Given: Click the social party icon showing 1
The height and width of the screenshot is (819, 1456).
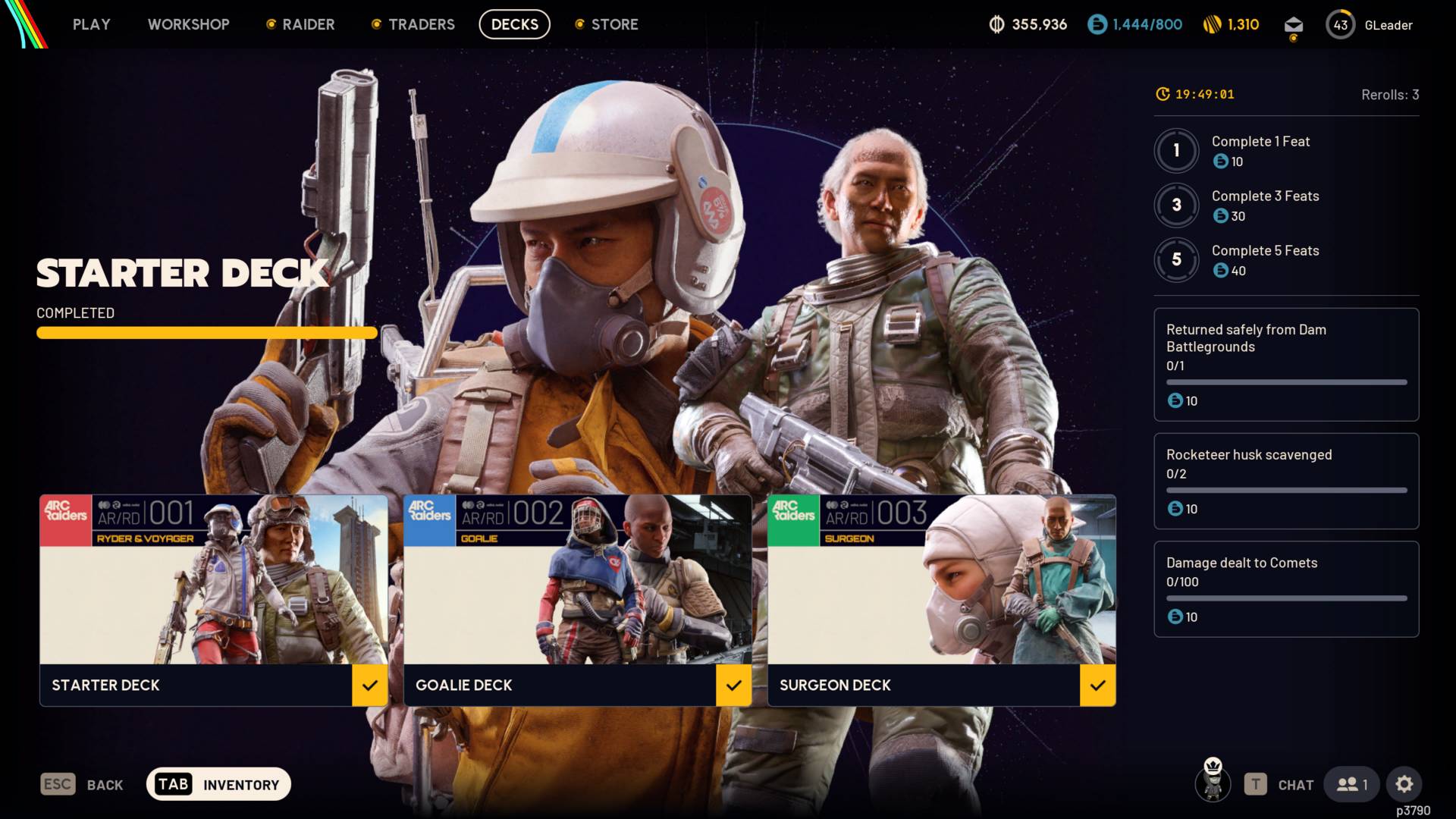Looking at the screenshot, I should point(1351,784).
